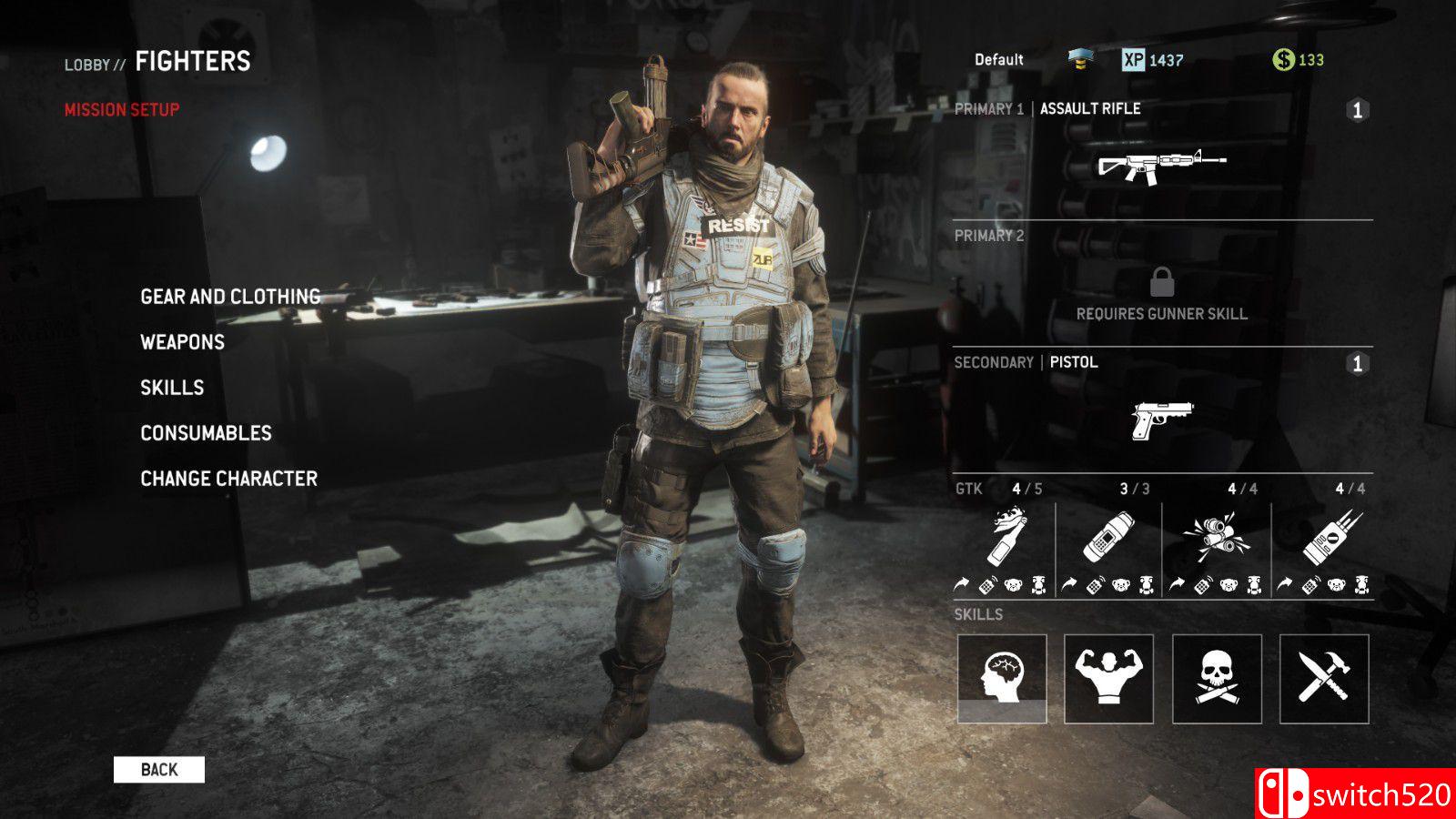Select the Primary 1 assault rifle slot
This screenshot has width=1456, height=819.
point(1162,165)
